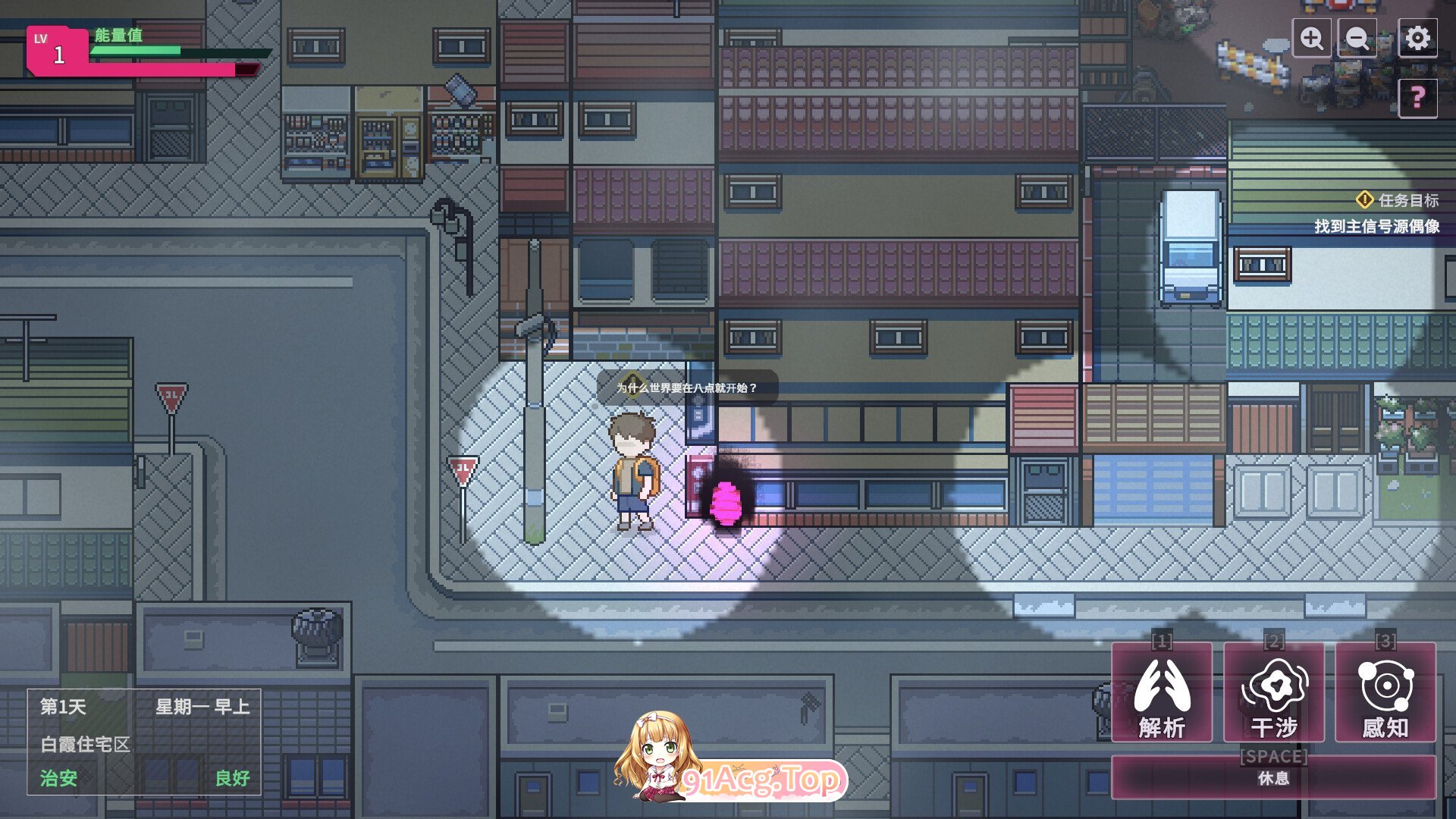Select the 白霞住宅区 area label
Image resolution: width=1456 pixels, height=819 pixels.
(x=86, y=745)
